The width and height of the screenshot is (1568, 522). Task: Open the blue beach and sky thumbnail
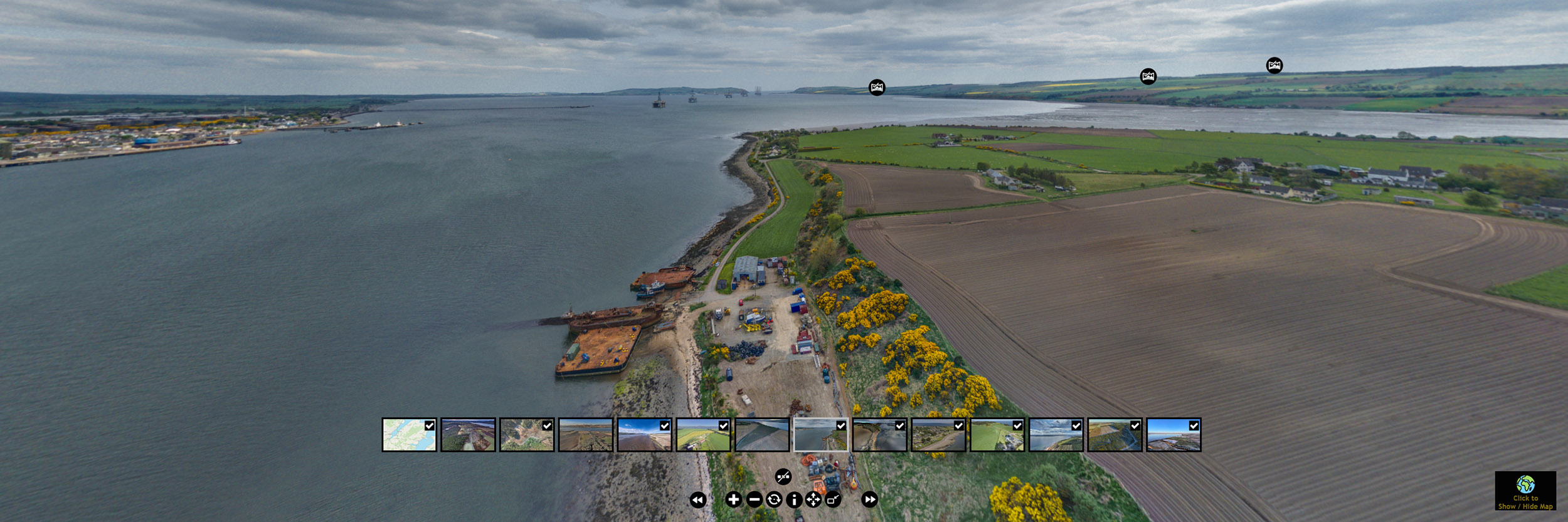point(644,435)
